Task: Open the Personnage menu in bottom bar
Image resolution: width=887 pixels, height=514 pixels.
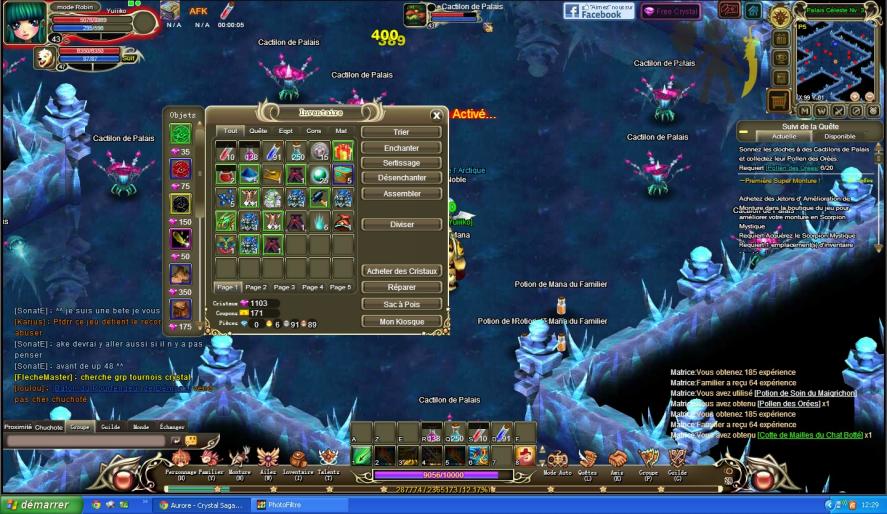Action: (181, 463)
